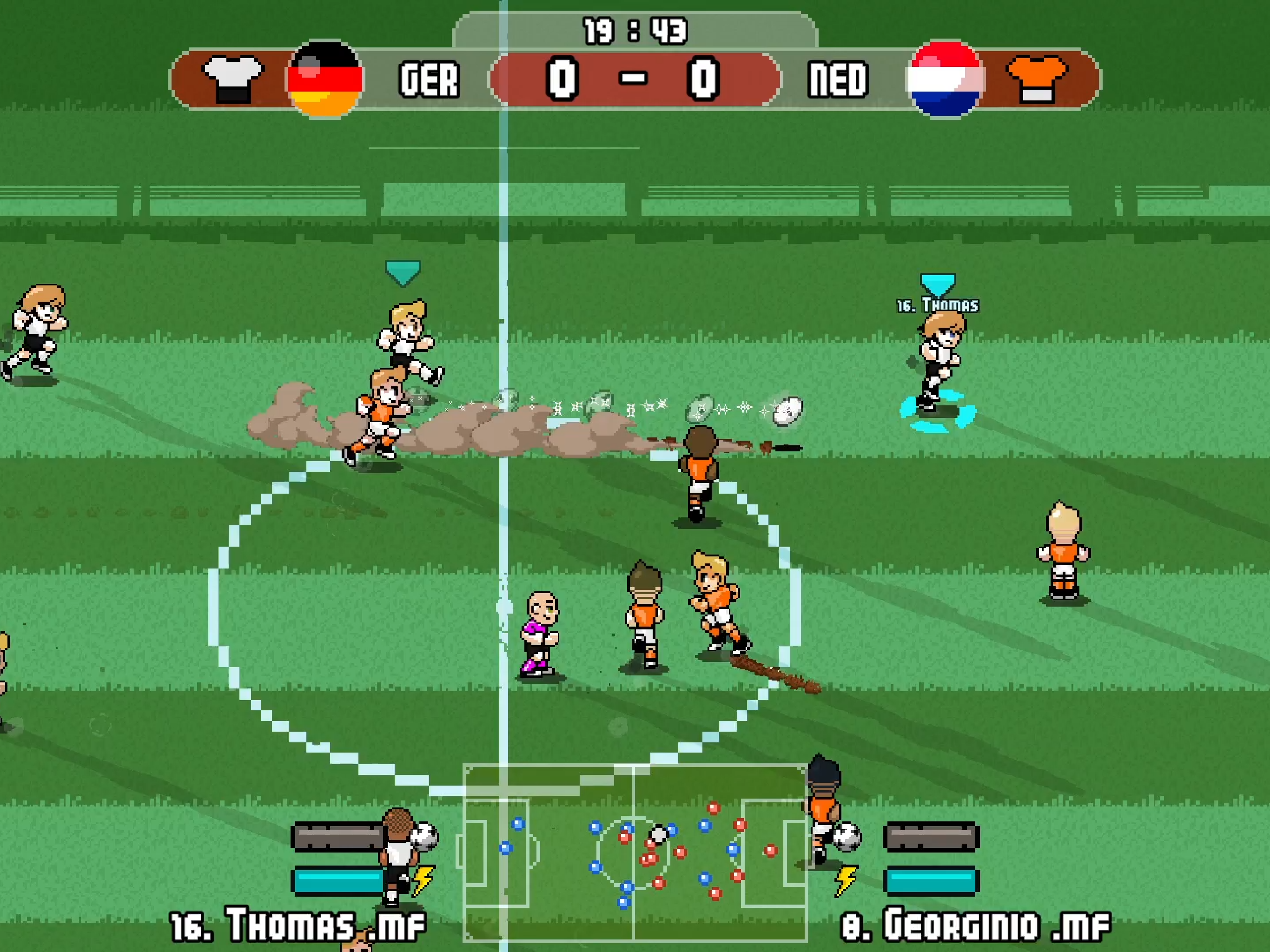Select the NED team name label

[x=838, y=79]
